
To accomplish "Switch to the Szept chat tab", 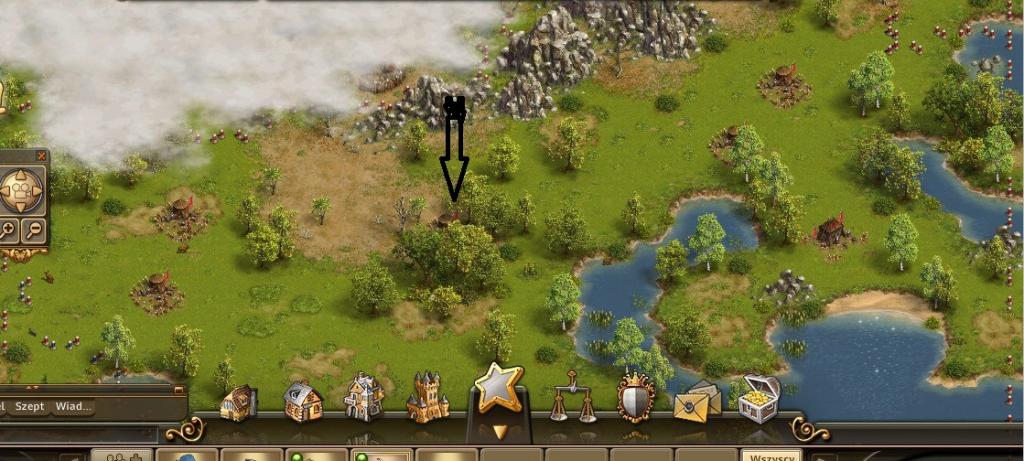I will (30, 406).
